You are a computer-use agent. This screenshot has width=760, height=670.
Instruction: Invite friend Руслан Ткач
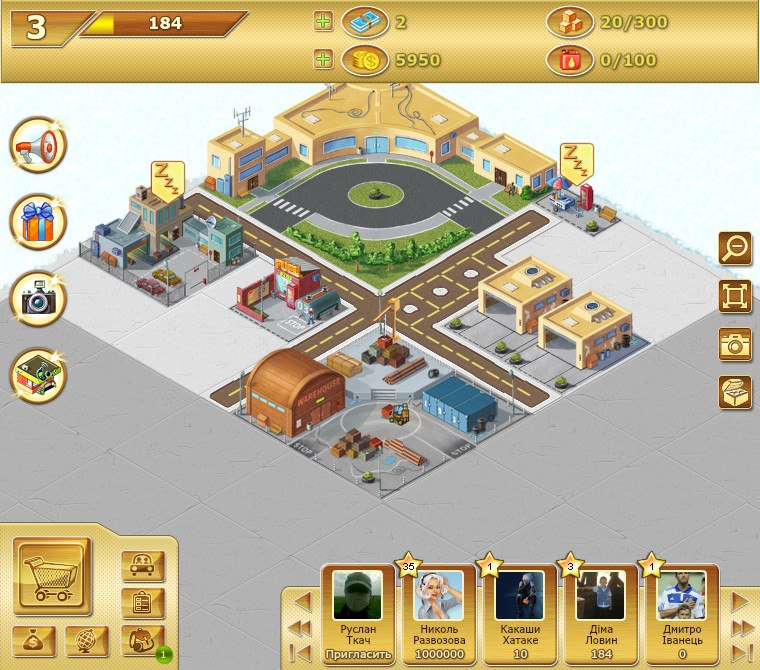357,655
